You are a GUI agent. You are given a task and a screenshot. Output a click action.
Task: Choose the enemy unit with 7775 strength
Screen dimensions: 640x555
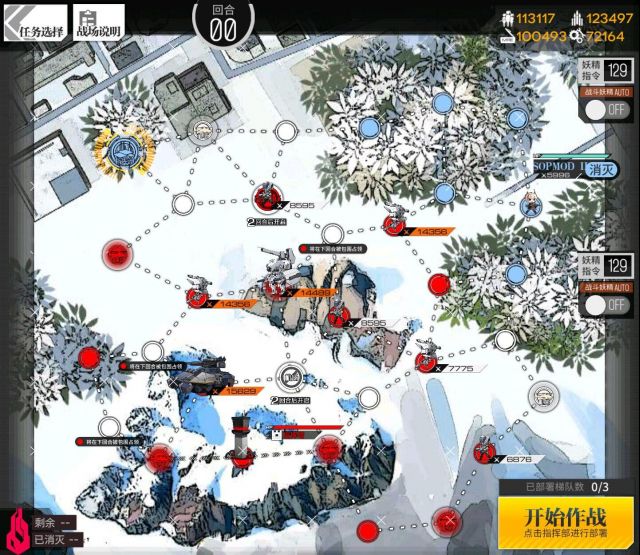(x=427, y=354)
